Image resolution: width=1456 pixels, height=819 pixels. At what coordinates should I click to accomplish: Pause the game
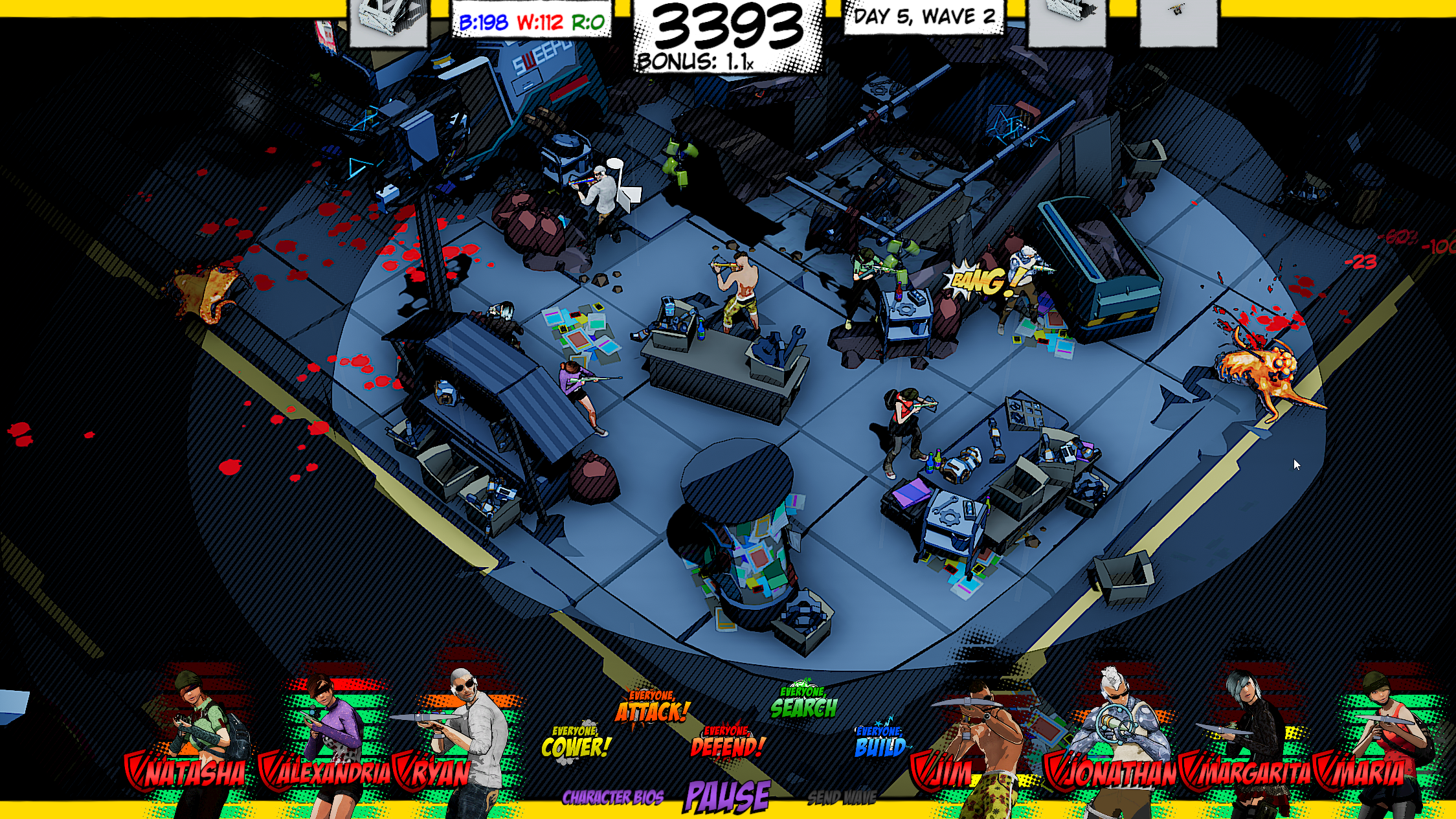(728, 796)
